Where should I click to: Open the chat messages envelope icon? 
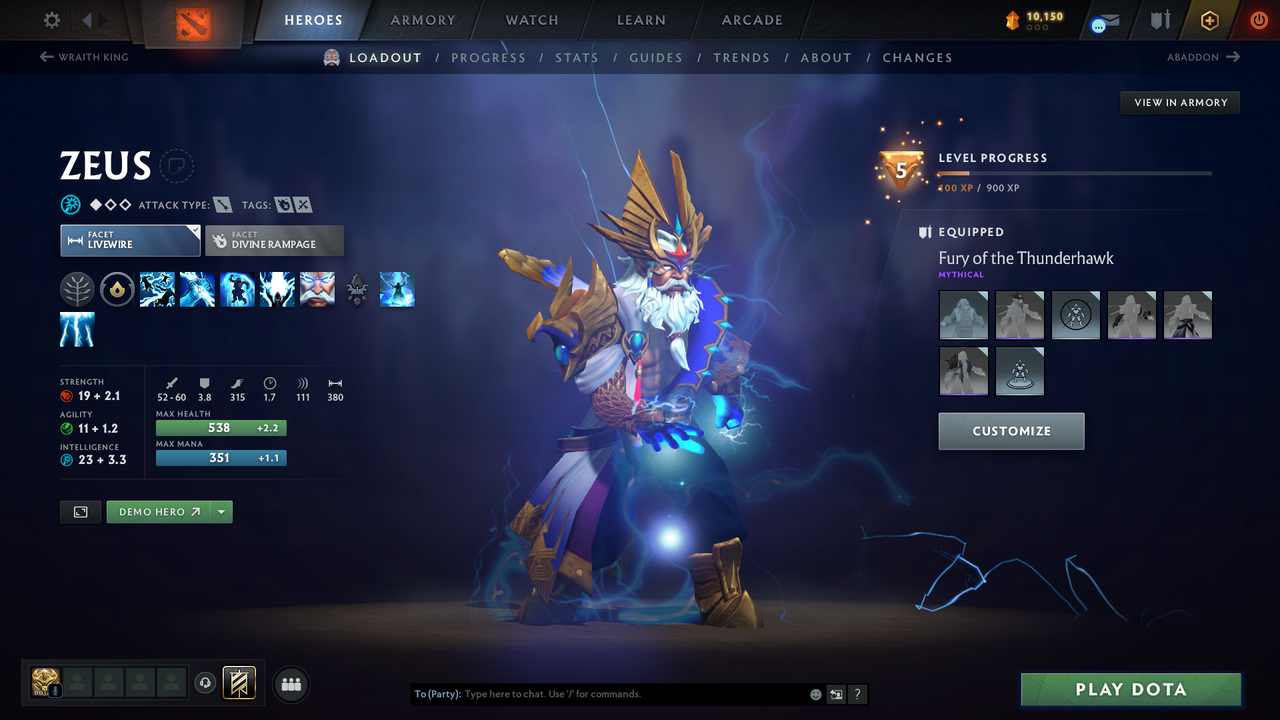click(x=1104, y=21)
